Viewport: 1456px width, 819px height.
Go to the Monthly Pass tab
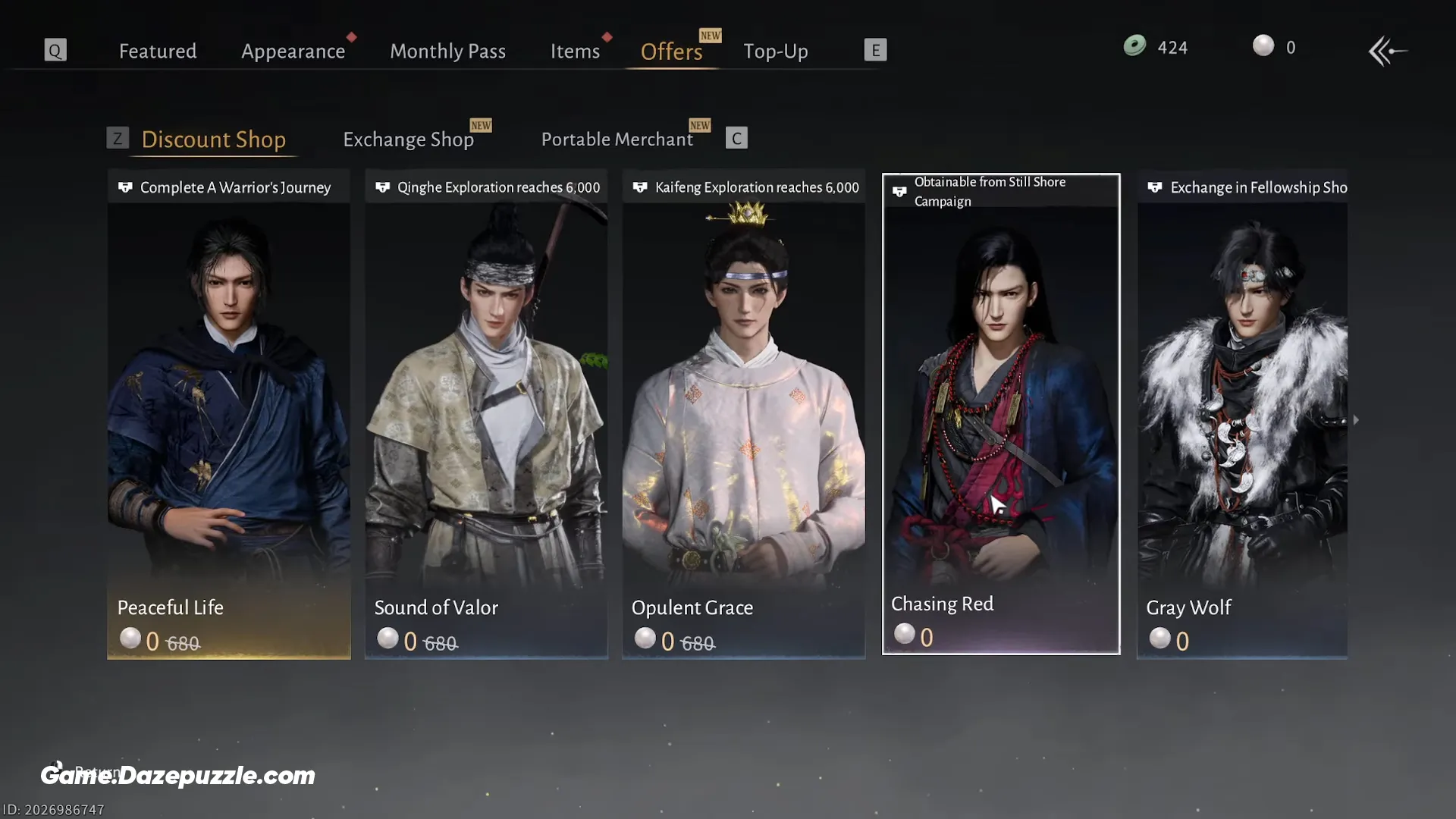coord(447,51)
